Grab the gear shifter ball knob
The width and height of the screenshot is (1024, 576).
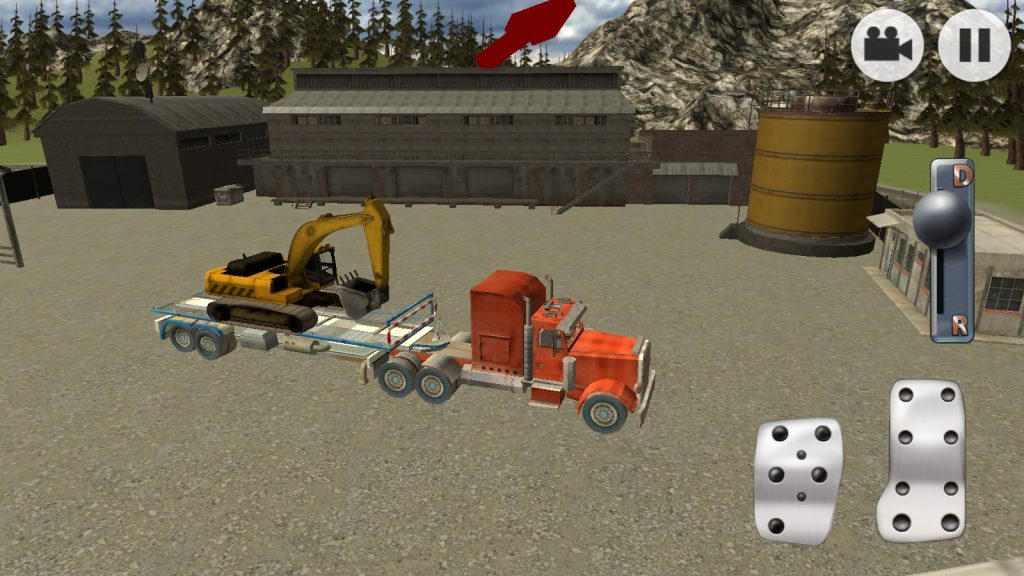pos(941,219)
